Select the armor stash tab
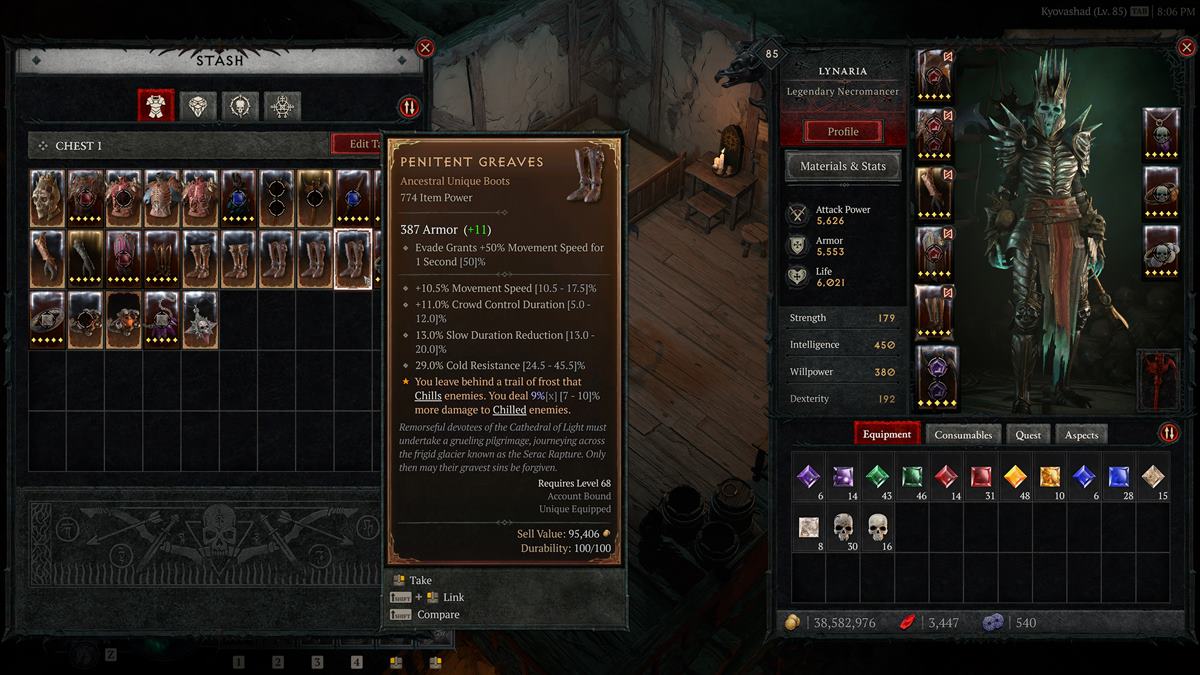Screen dimensions: 1200x675 click(156, 106)
